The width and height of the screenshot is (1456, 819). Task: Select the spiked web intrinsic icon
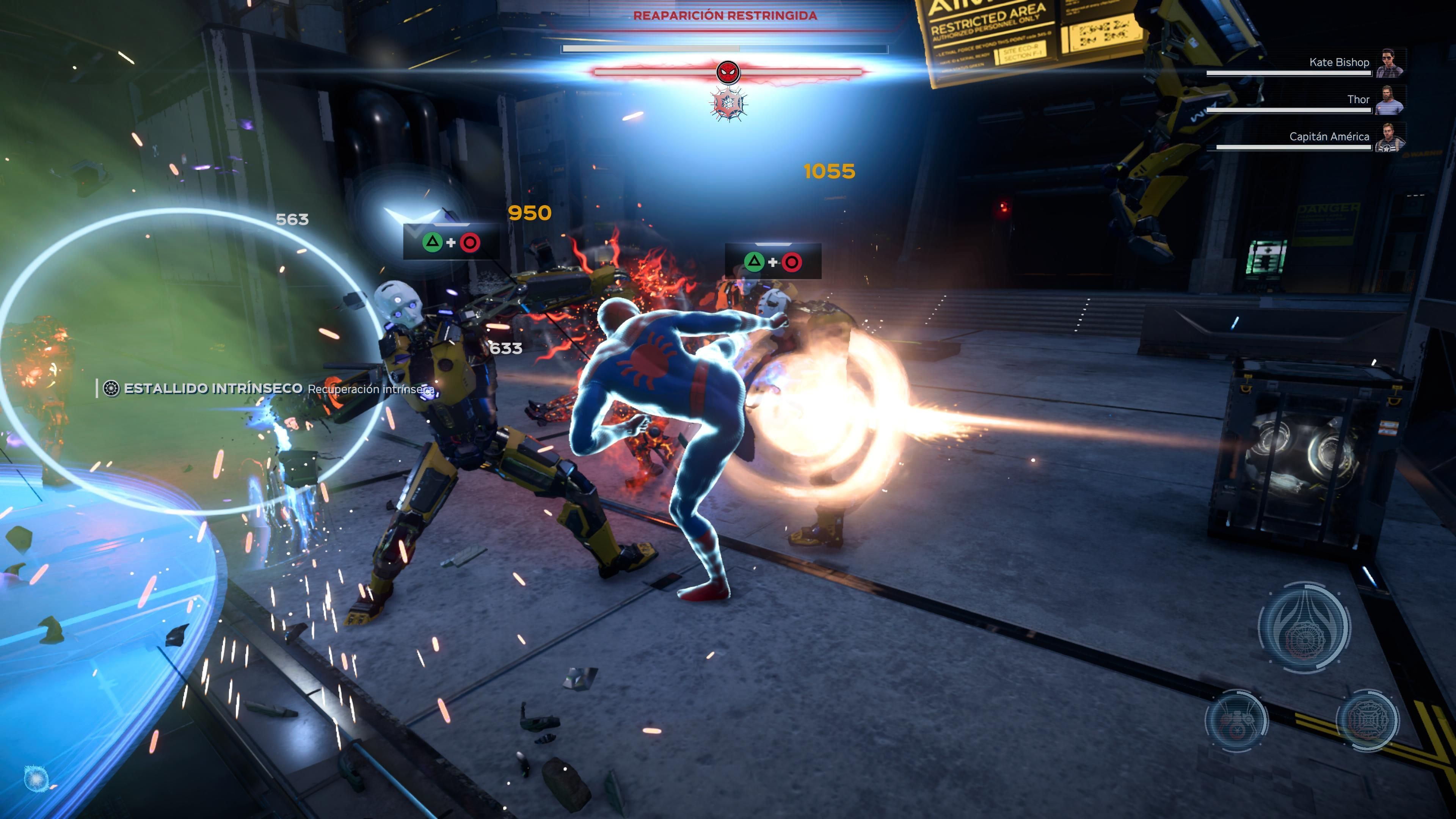pyautogui.click(x=728, y=104)
